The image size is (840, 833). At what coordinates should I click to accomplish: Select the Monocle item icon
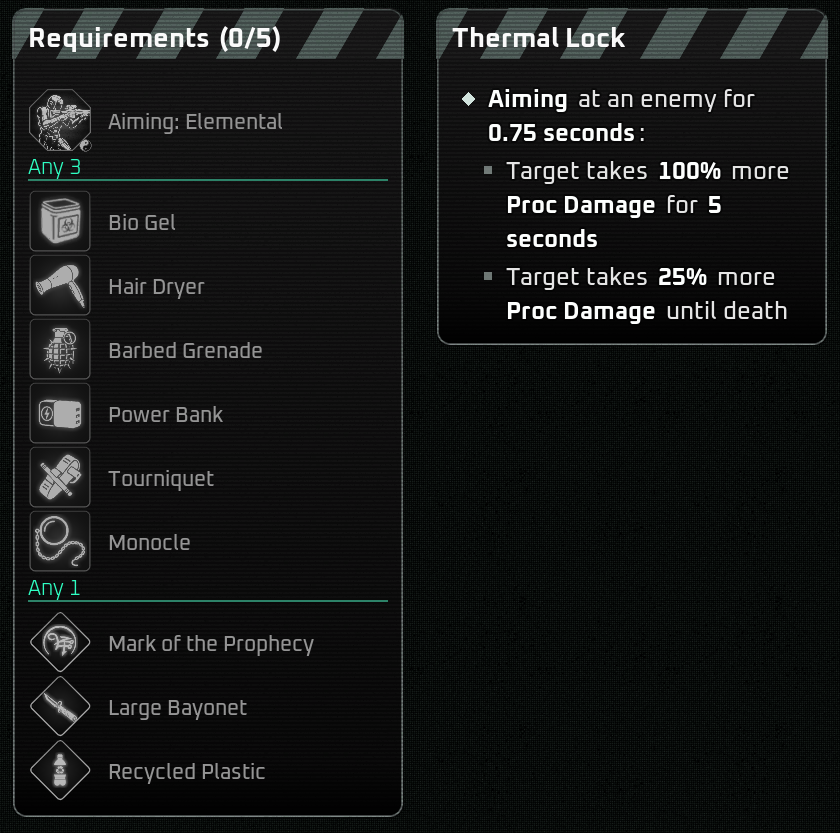tap(60, 542)
